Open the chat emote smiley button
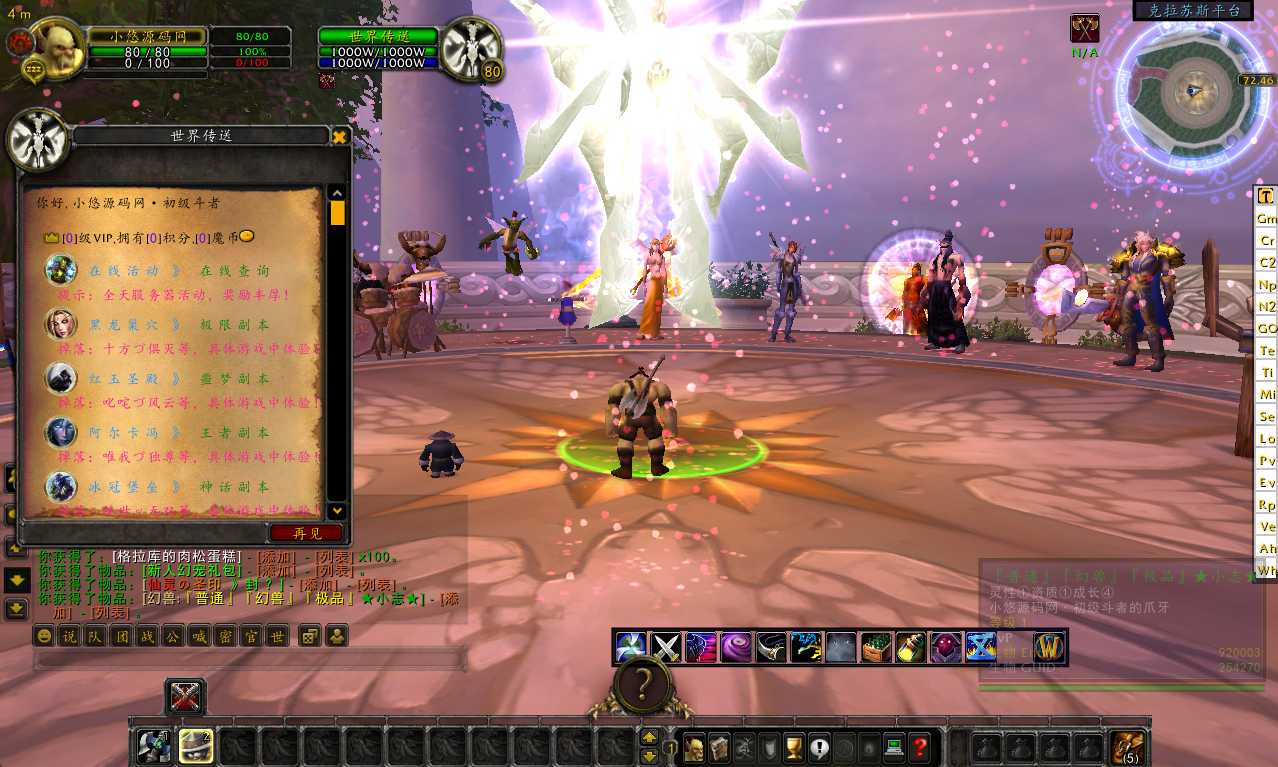 pos(44,636)
